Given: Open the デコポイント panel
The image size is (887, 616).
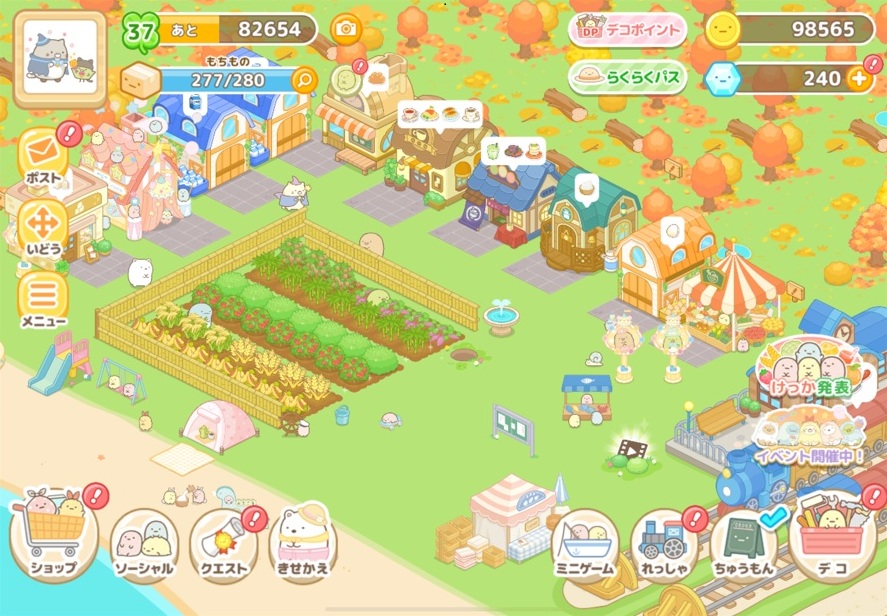Looking at the screenshot, I should coord(627,30).
